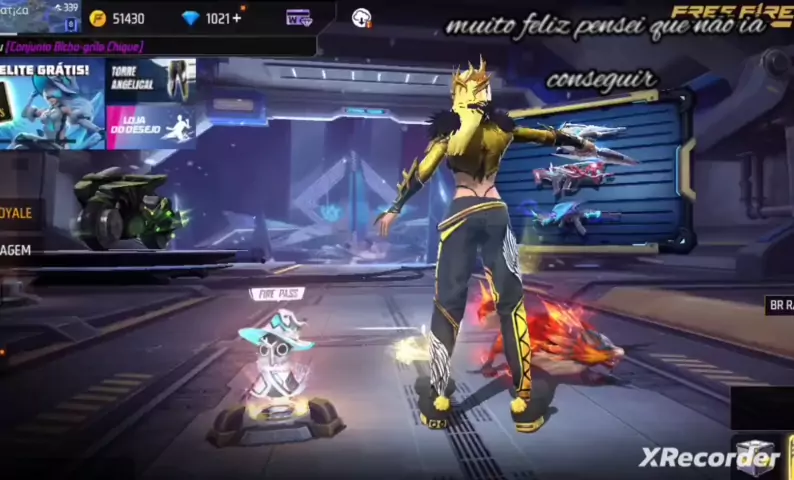
Task: Add diamonds with the plus button
Action: click(x=237, y=18)
